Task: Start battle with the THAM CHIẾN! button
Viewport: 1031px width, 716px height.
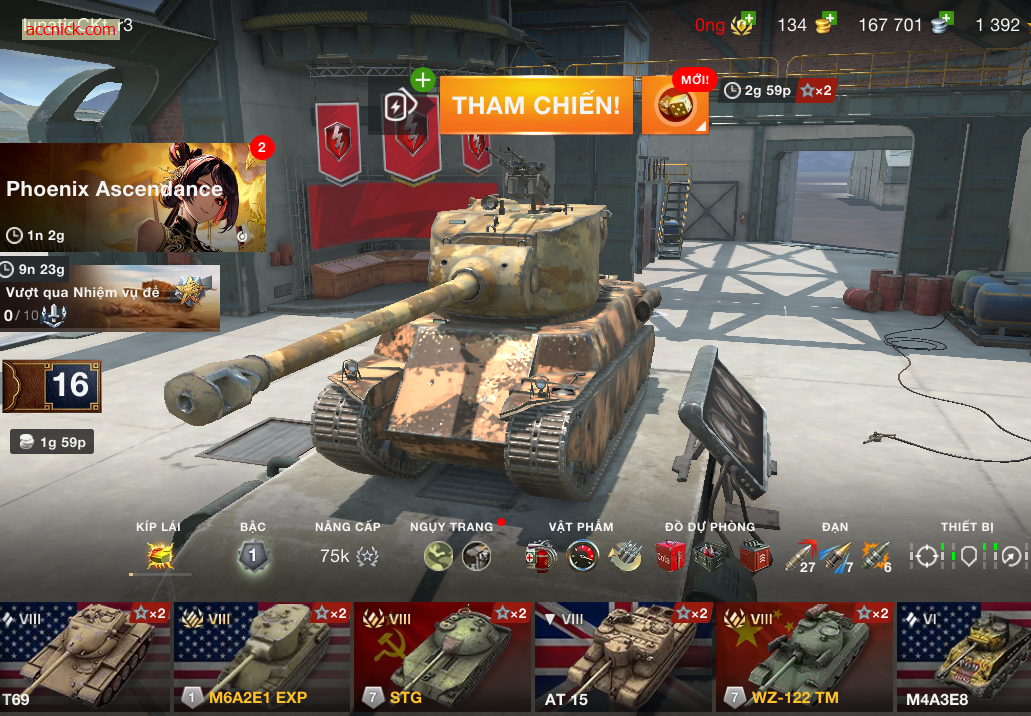Action: [536, 105]
